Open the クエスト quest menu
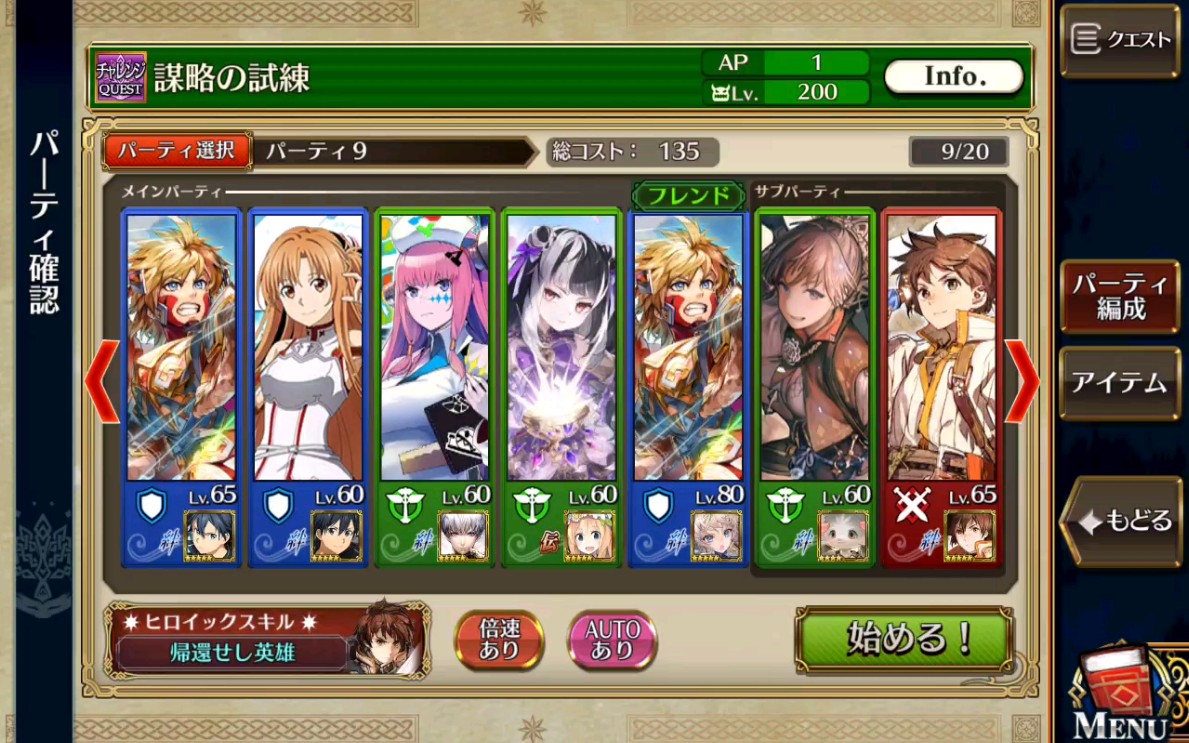Image resolution: width=1189 pixels, height=743 pixels. 1120,40
